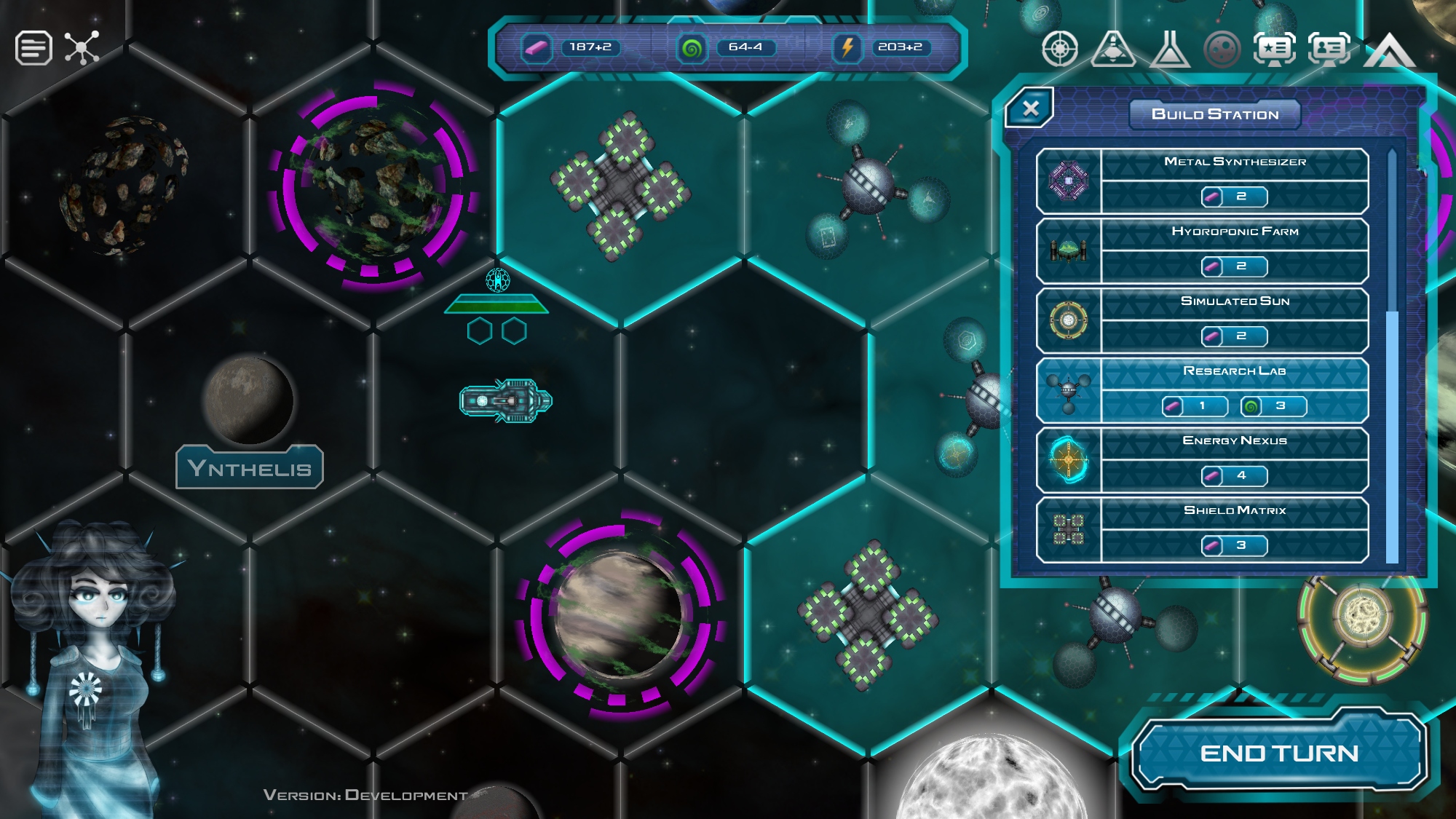This screenshot has height=819, width=1456.
Task: Open the network nodes icon
Action: [x=82, y=49]
